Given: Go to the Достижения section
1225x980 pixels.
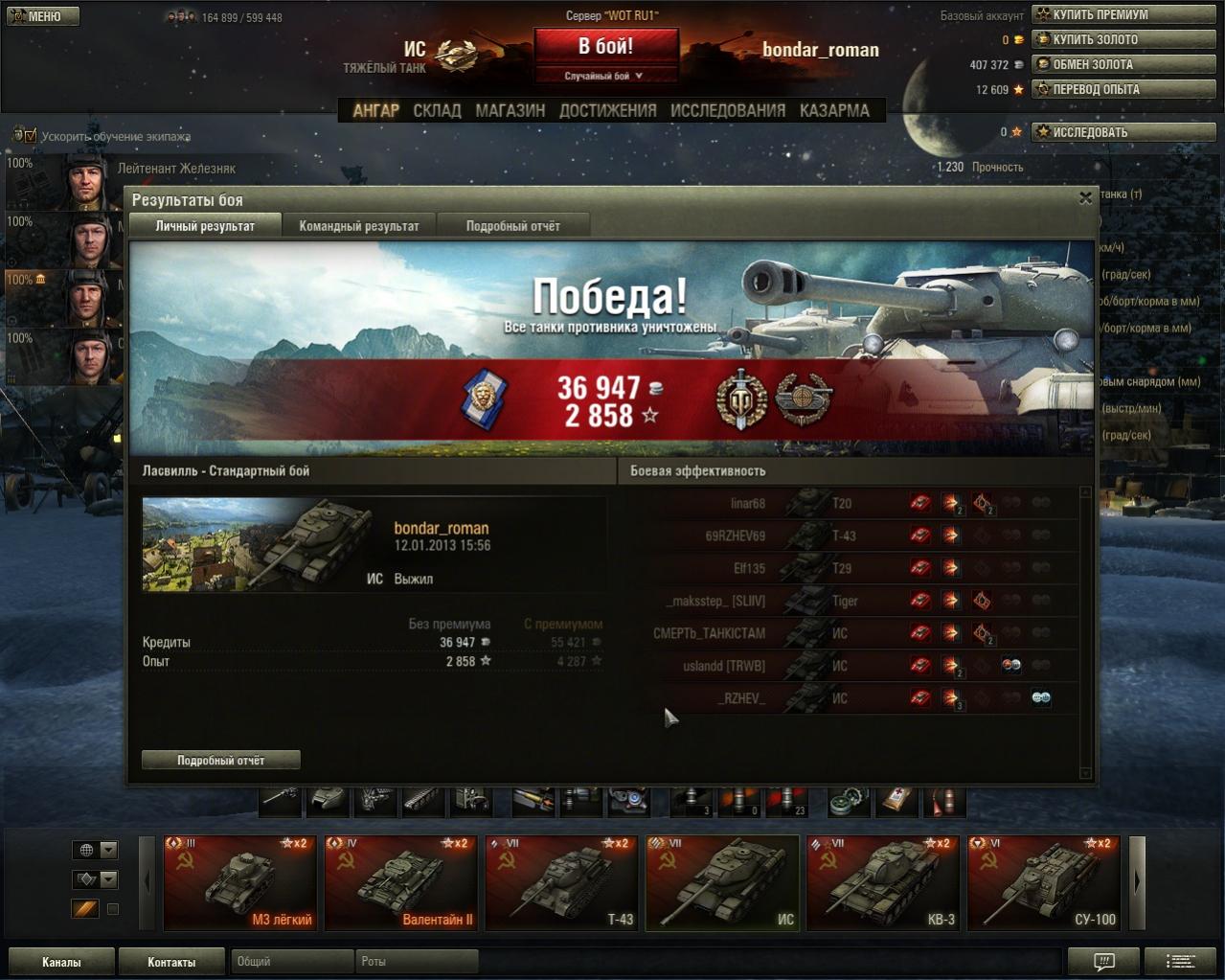Looking at the screenshot, I should [x=607, y=110].
